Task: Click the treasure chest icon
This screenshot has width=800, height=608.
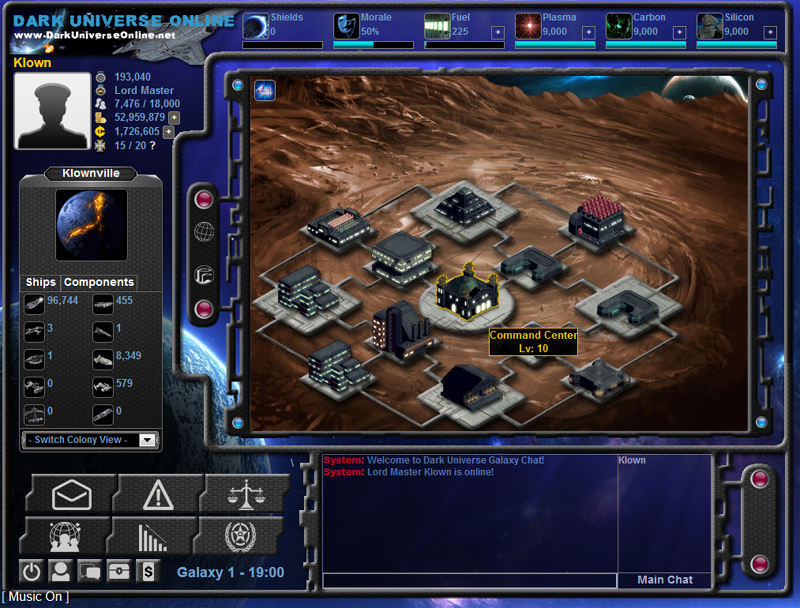Action: point(119,571)
